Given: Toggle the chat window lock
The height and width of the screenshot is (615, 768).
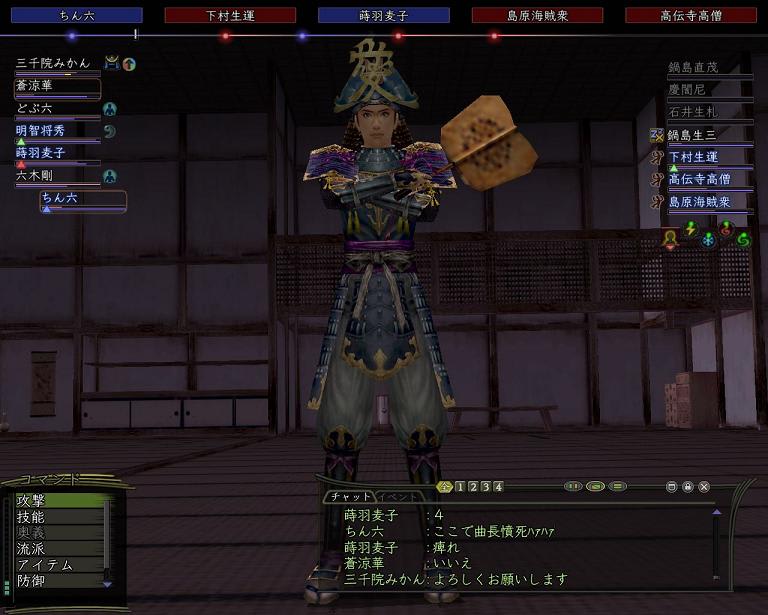Looking at the screenshot, I should pos(688,487).
